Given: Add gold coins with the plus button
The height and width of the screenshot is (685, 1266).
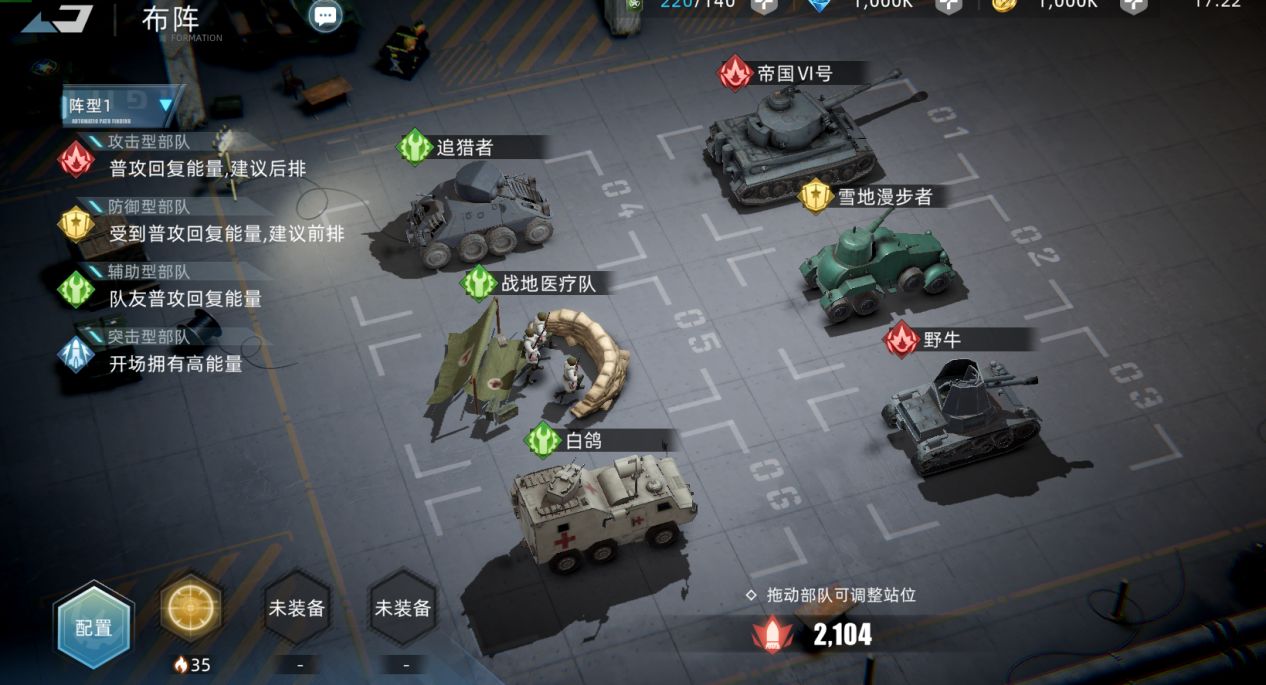Looking at the screenshot, I should (x=1133, y=5).
